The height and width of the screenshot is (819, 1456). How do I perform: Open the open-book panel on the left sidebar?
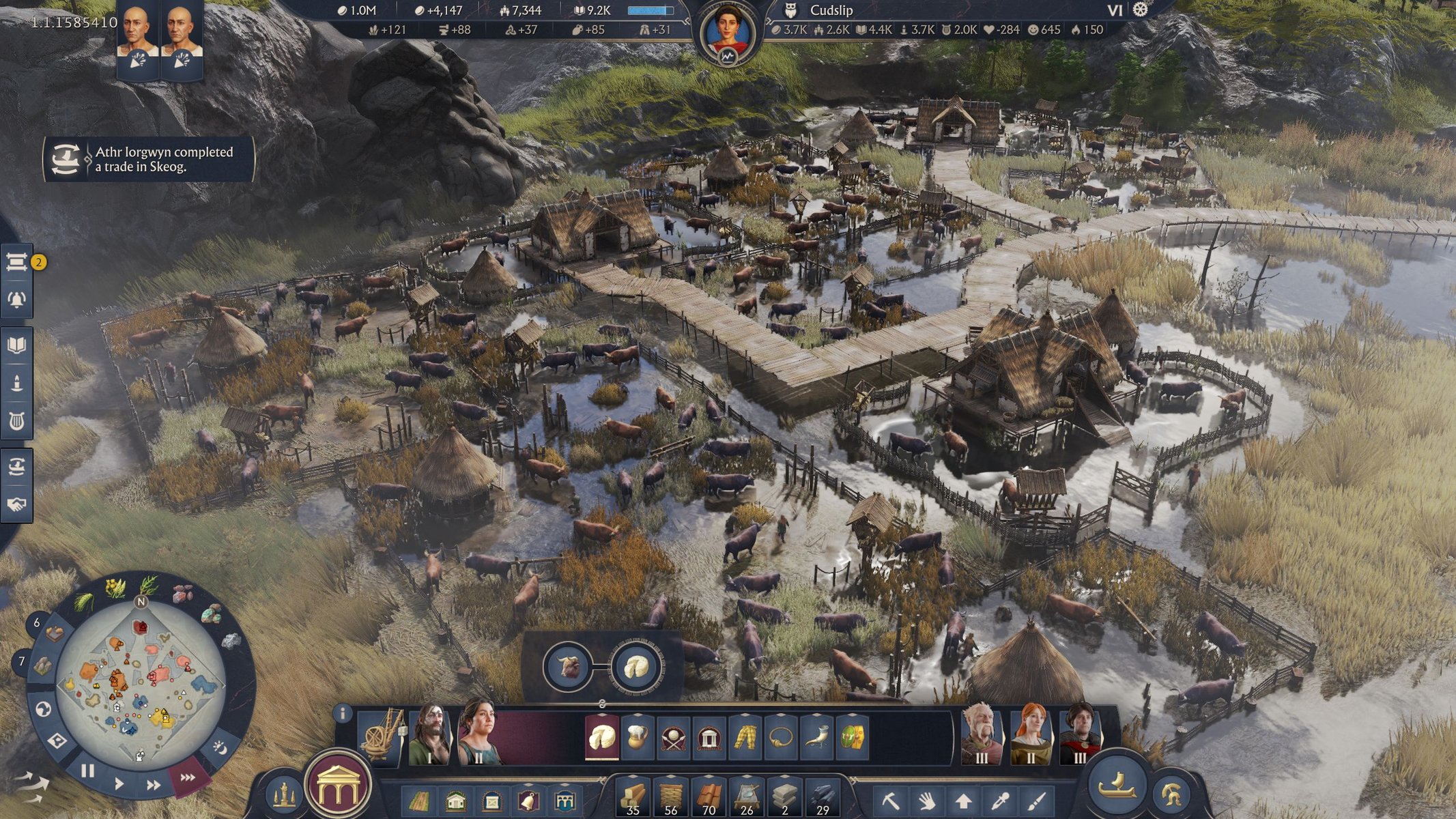[17, 345]
